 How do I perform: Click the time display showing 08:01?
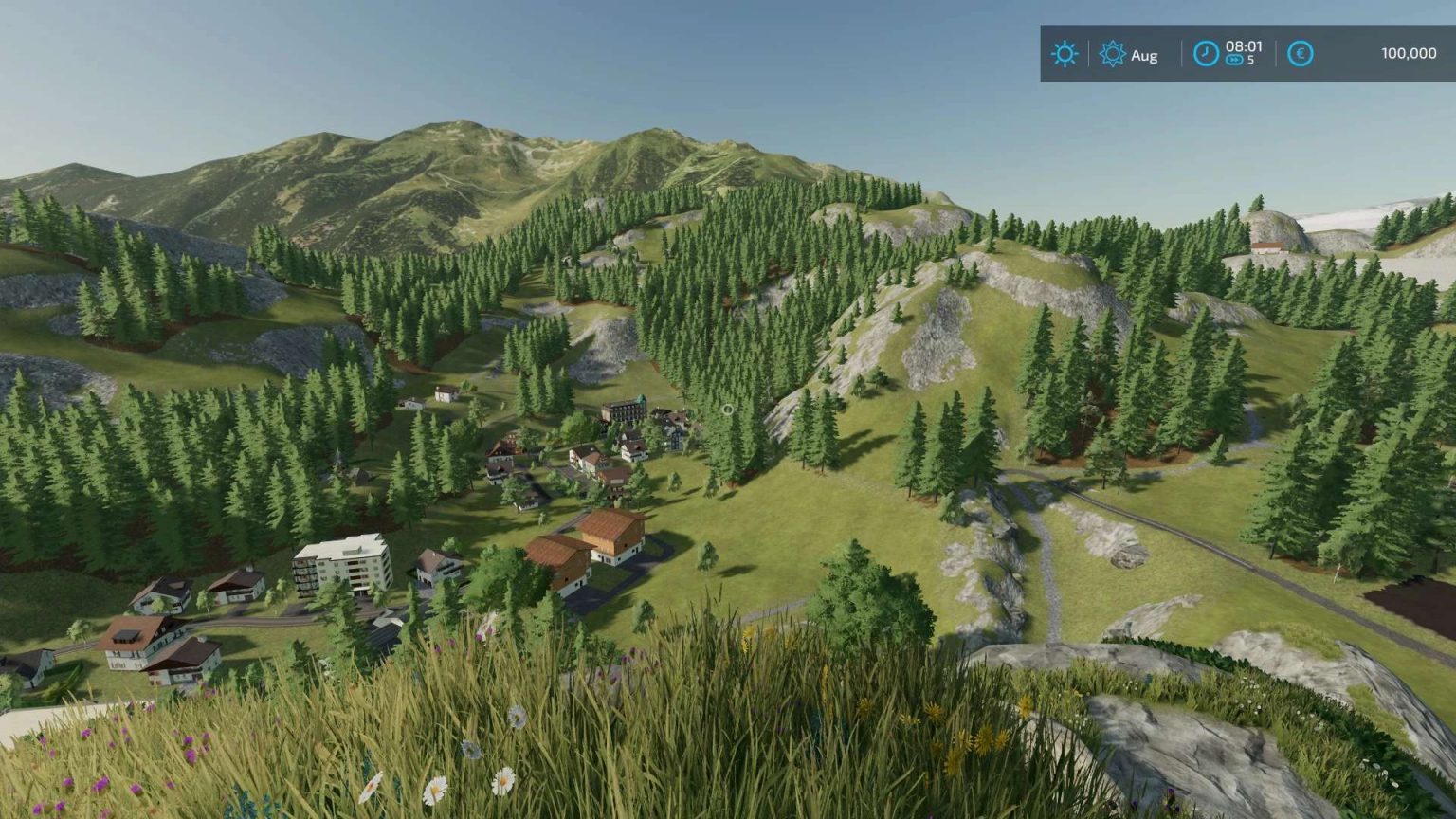coord(1245,45)
